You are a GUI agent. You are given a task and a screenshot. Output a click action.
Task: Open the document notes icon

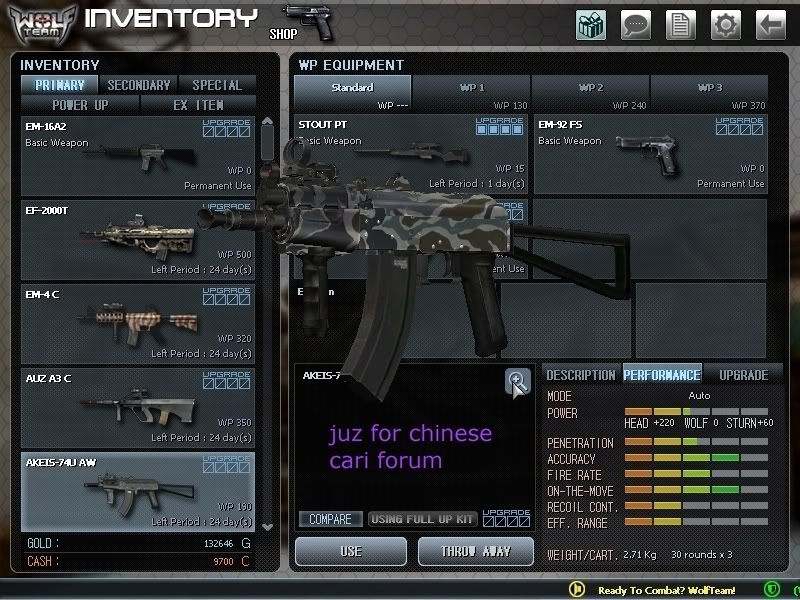(x=680, y=24)
